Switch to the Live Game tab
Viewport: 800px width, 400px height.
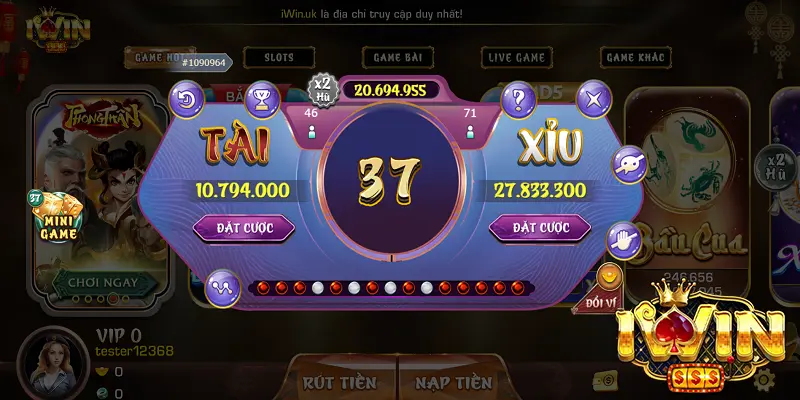pos(515,58)
